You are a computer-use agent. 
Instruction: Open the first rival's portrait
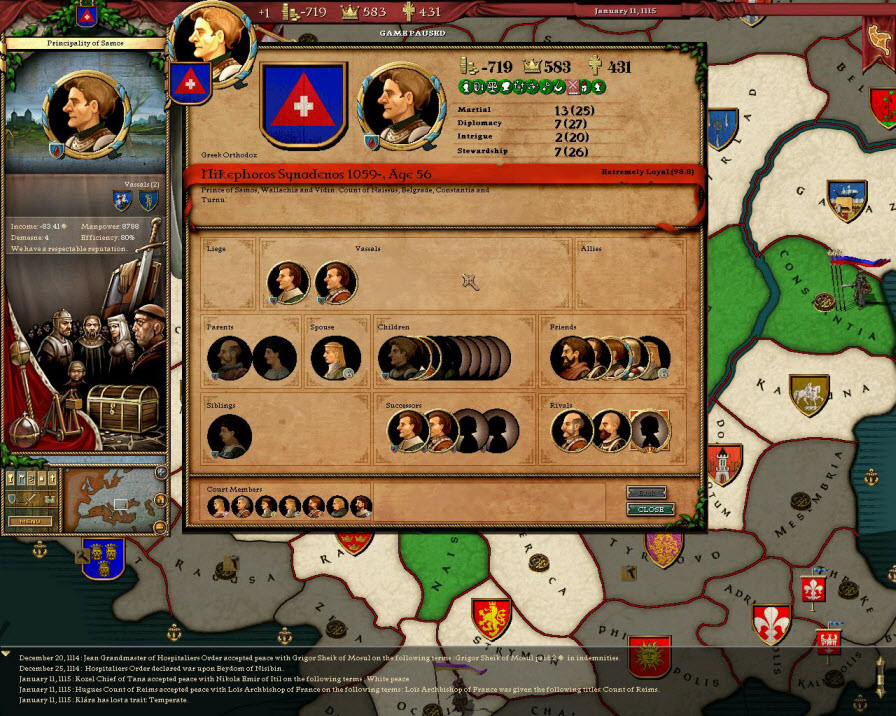click(572, 431)
